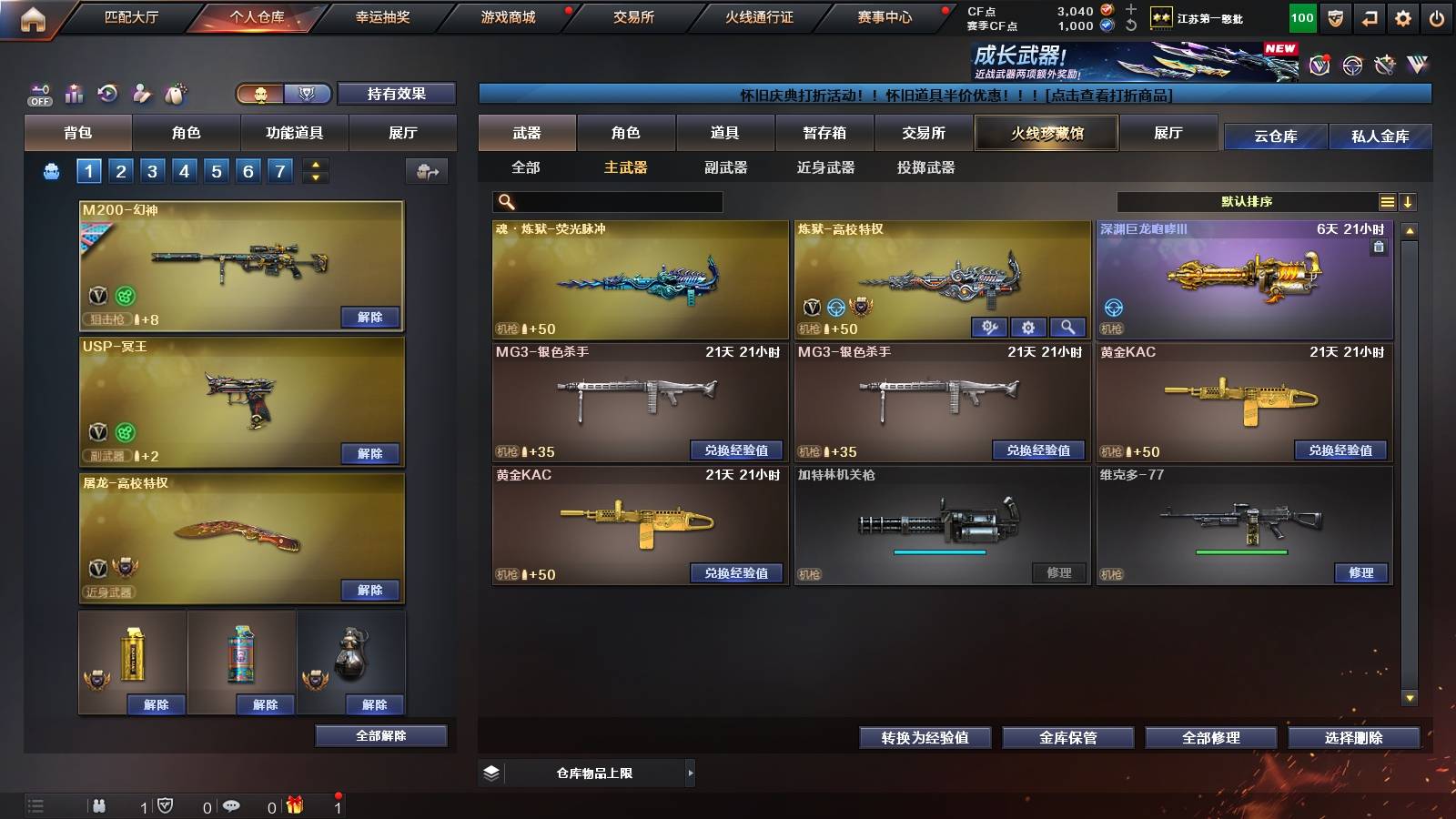The width and height of the screenshot is (1456, 819).
Task: Click the gift box icon in the bottom status bar
Action: click(x=293, y=804)
